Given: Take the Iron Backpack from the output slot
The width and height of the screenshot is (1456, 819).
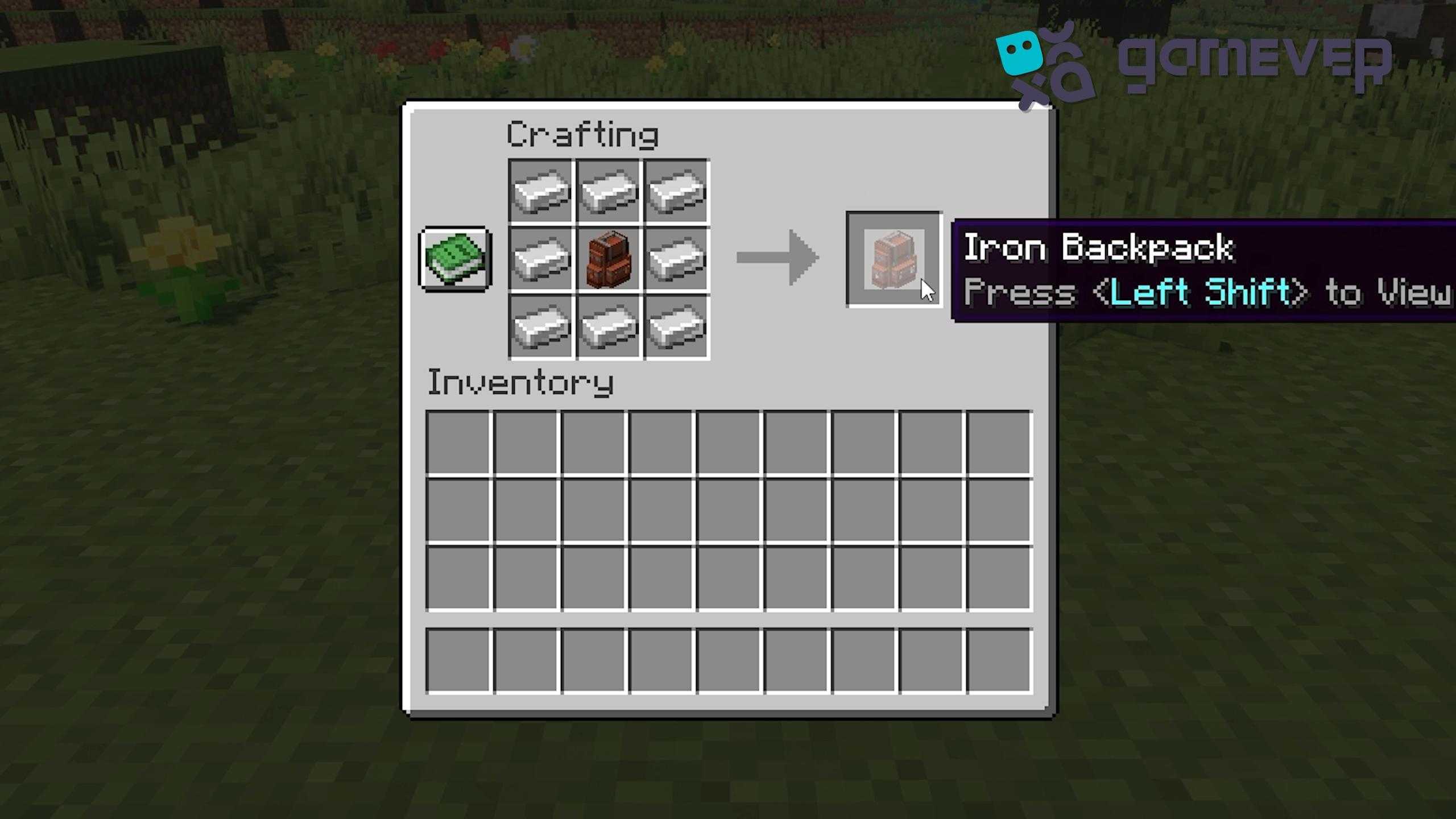Looking at the screenshot, I should pos(894,259).
